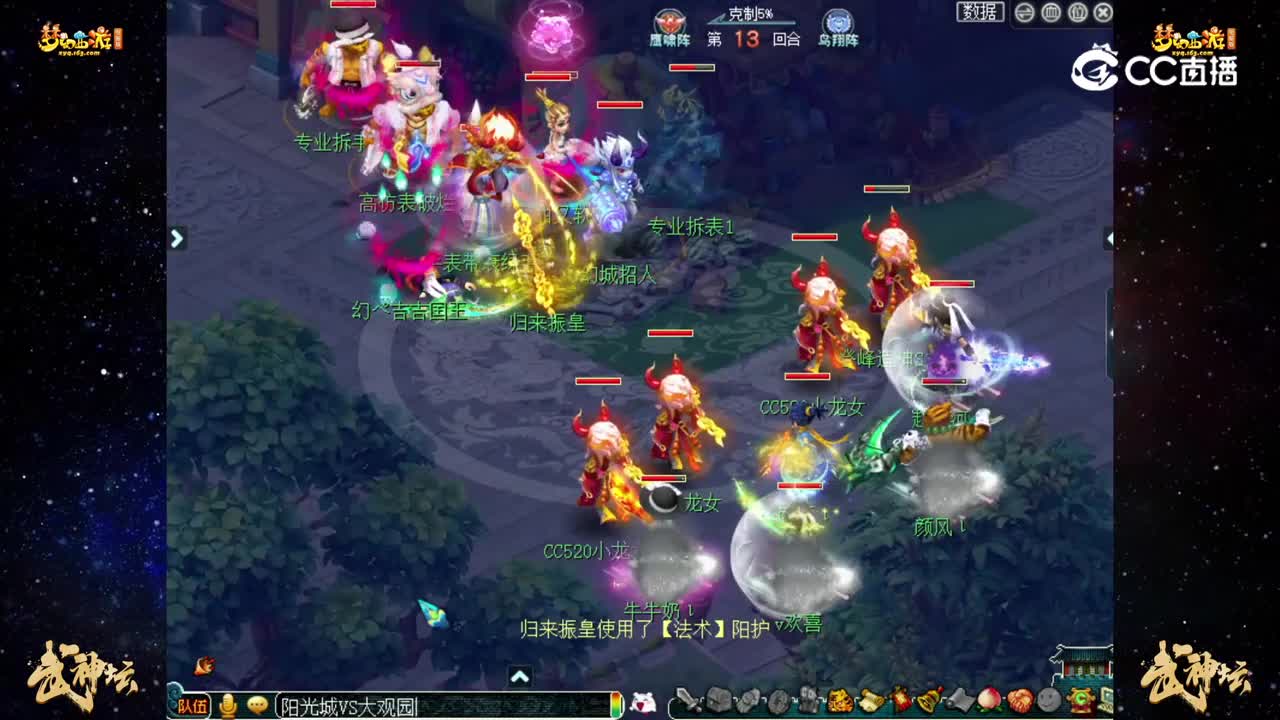Open the right edge panel using the right chevron
This screenshot has width=1280, height=720.
1108,239
